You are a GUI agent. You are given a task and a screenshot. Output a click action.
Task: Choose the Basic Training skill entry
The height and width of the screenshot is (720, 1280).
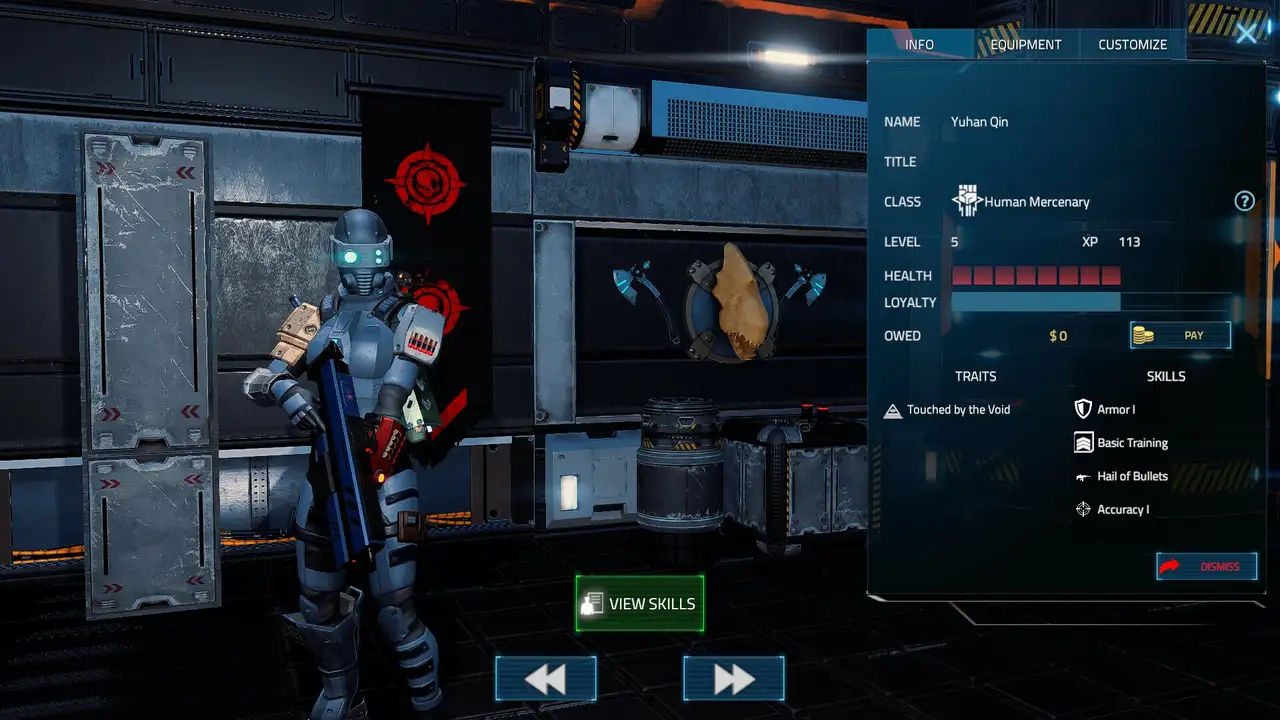[1131, 443]
